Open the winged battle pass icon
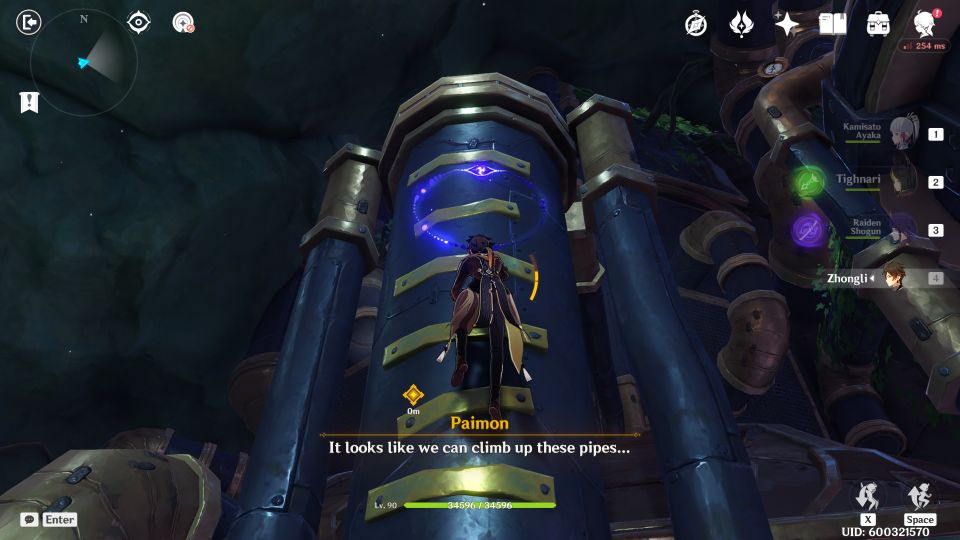Viewport: 960px width, 540px height. 741,25
